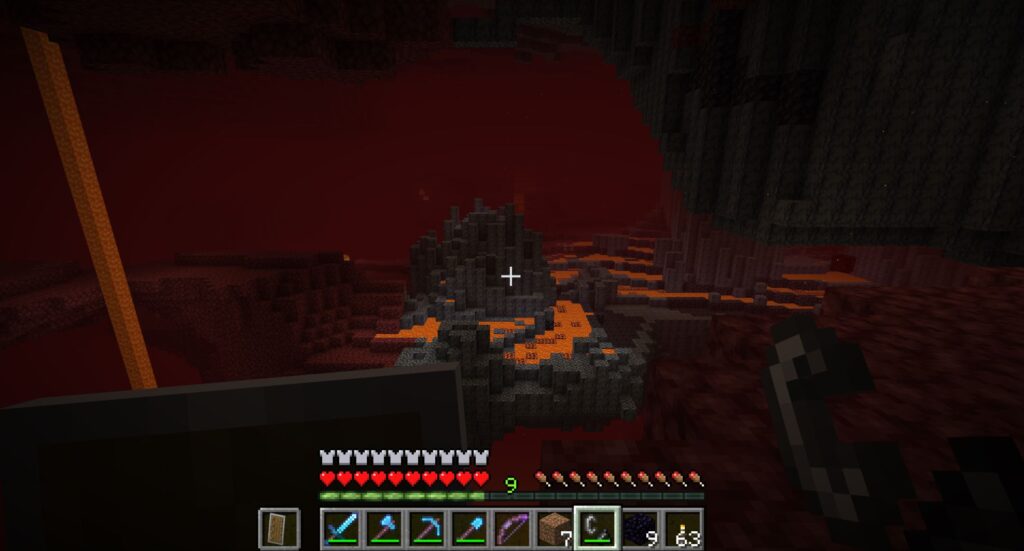Equip the enchanted bow slot

coord(512,527)
